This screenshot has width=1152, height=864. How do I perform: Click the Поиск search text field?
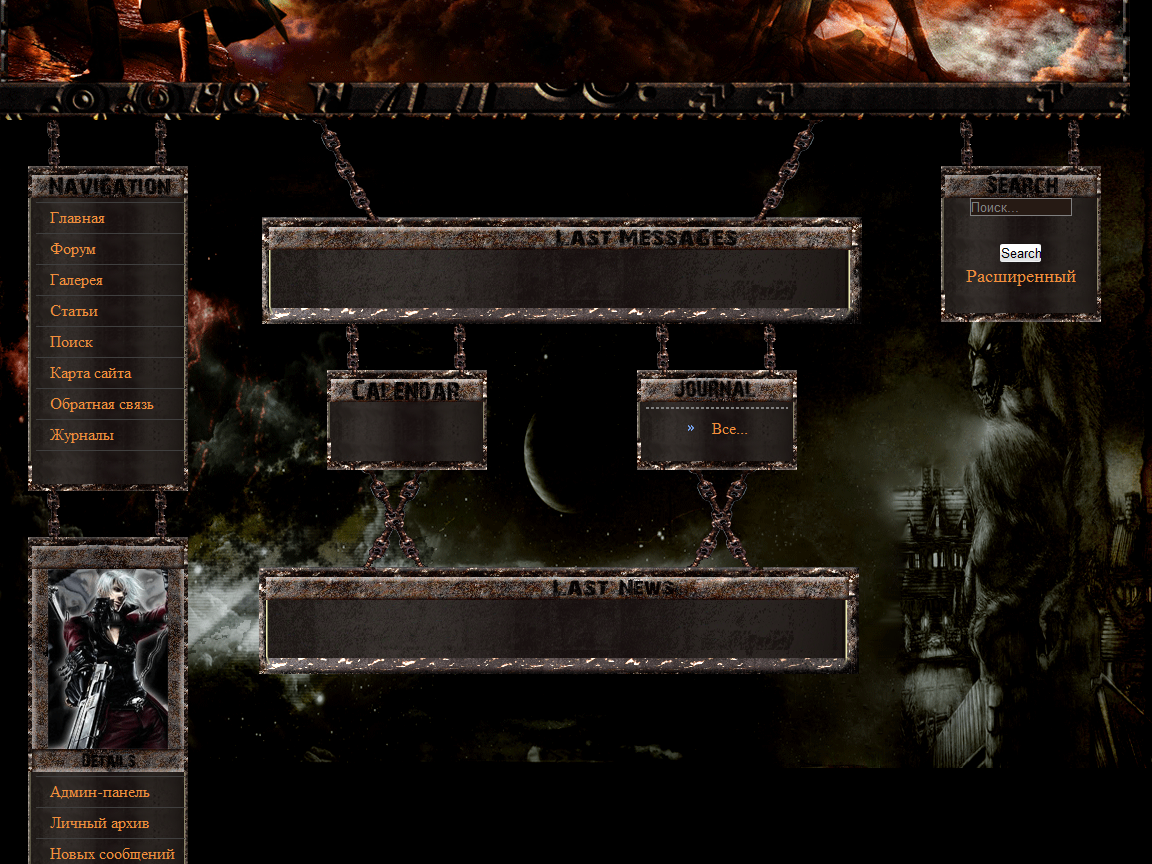[1020, 208]
